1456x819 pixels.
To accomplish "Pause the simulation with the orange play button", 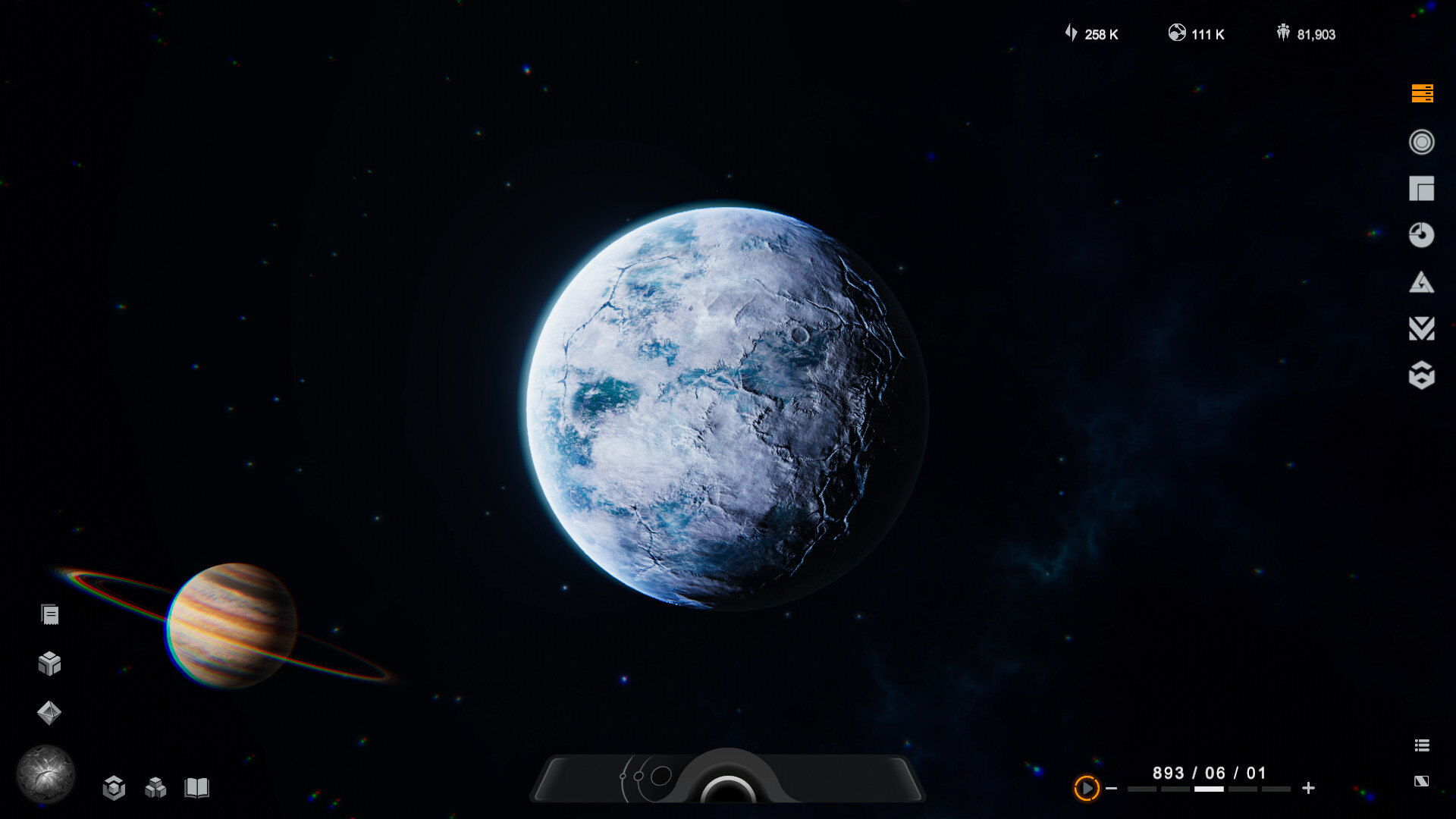I will (x=1087, y=789).
